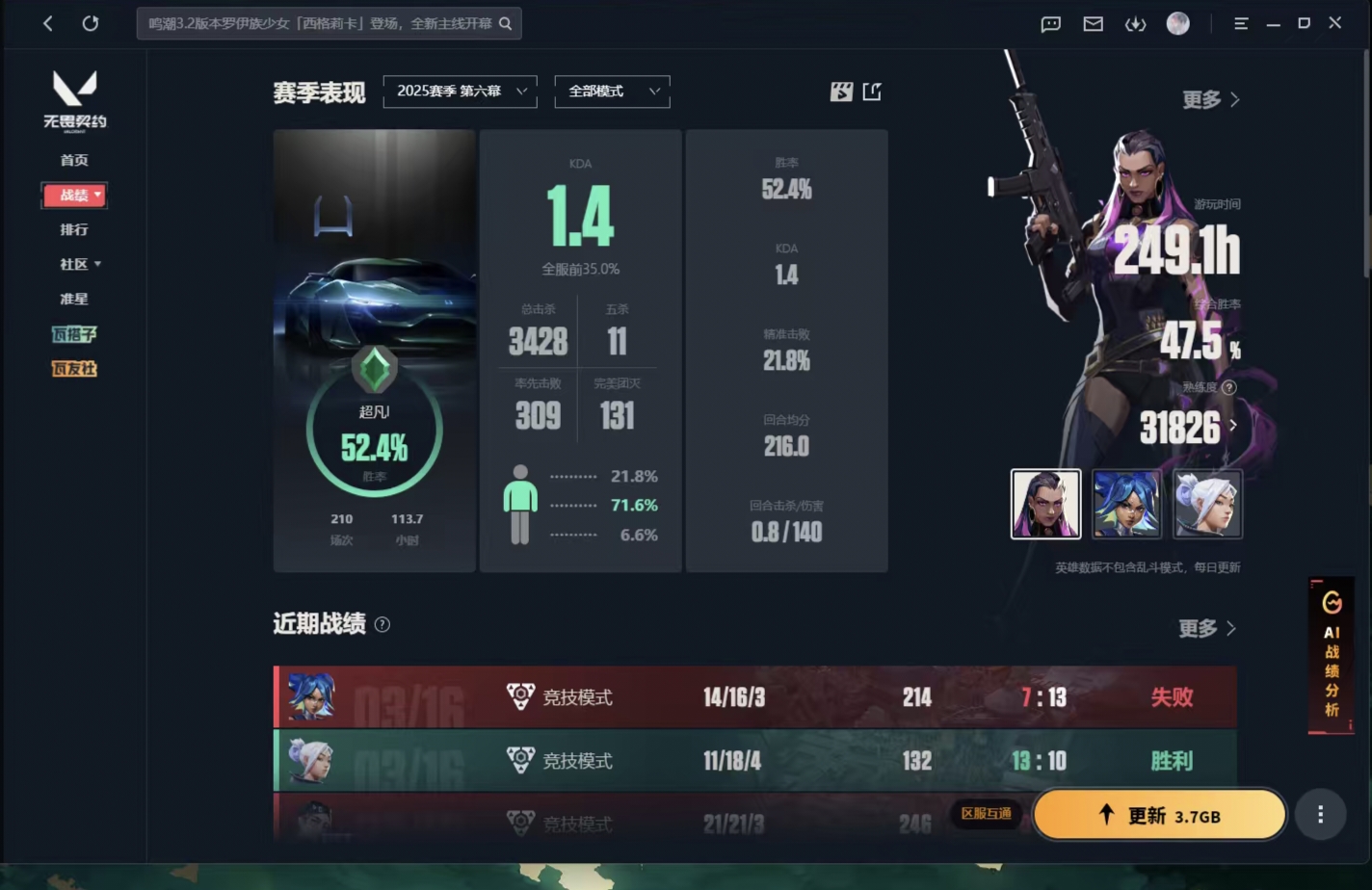This screenshot has width=1372, height=890.
Task: Open the chat messages icon in title bar
Action: pos(1049,23)
